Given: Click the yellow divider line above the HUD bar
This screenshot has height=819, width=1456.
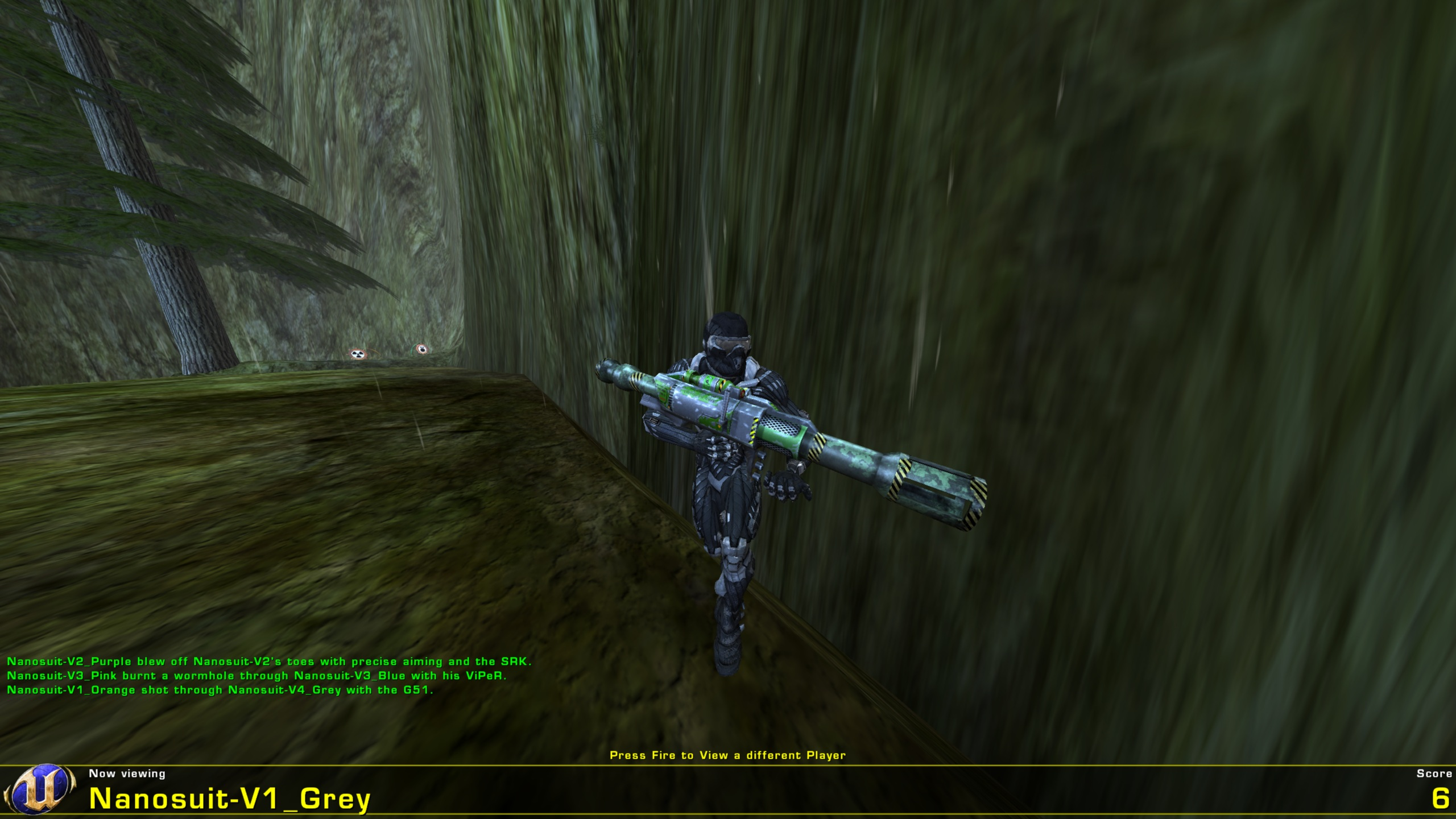Looking at the screenshot, I should point(728,766).
